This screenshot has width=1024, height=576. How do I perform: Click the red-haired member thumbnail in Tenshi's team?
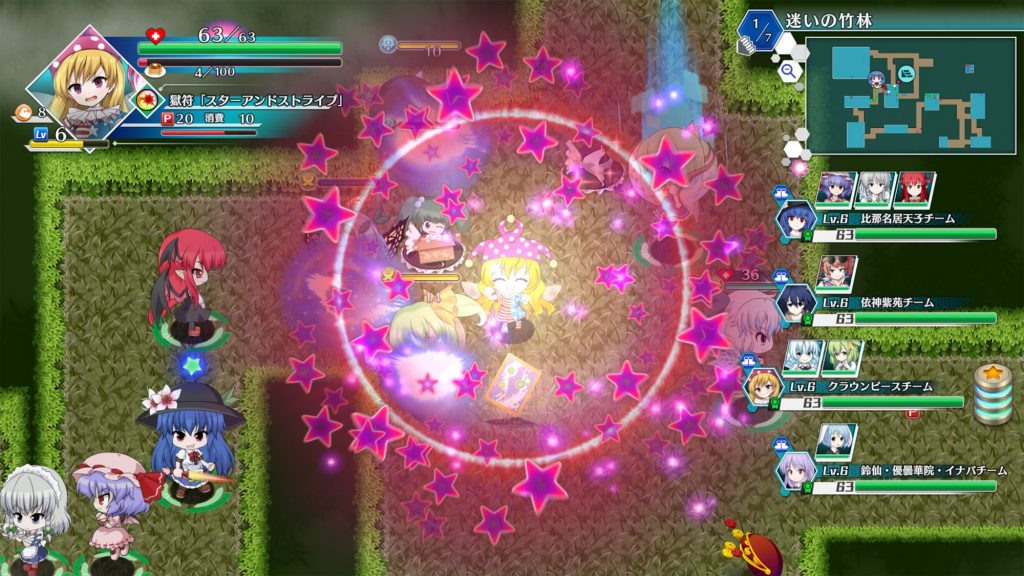[x=916, y=188]
